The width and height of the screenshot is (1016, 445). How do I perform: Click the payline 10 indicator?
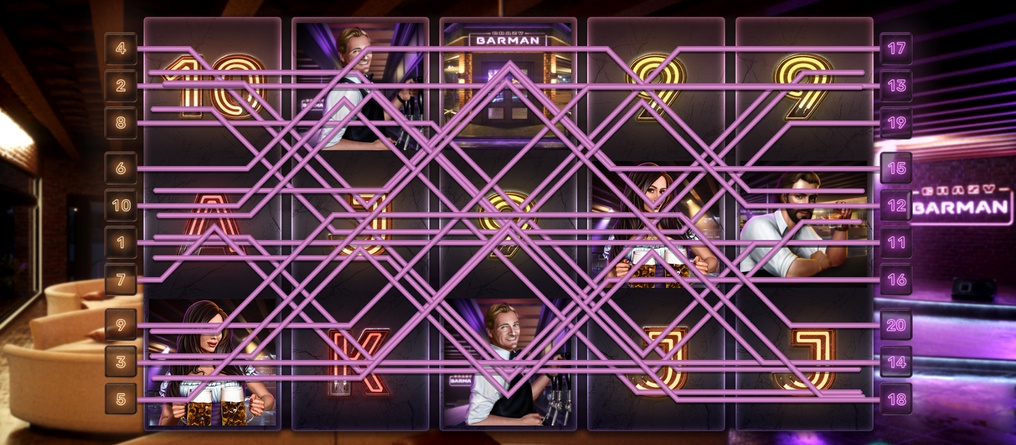pyautogui.click(x=120, y=206)
